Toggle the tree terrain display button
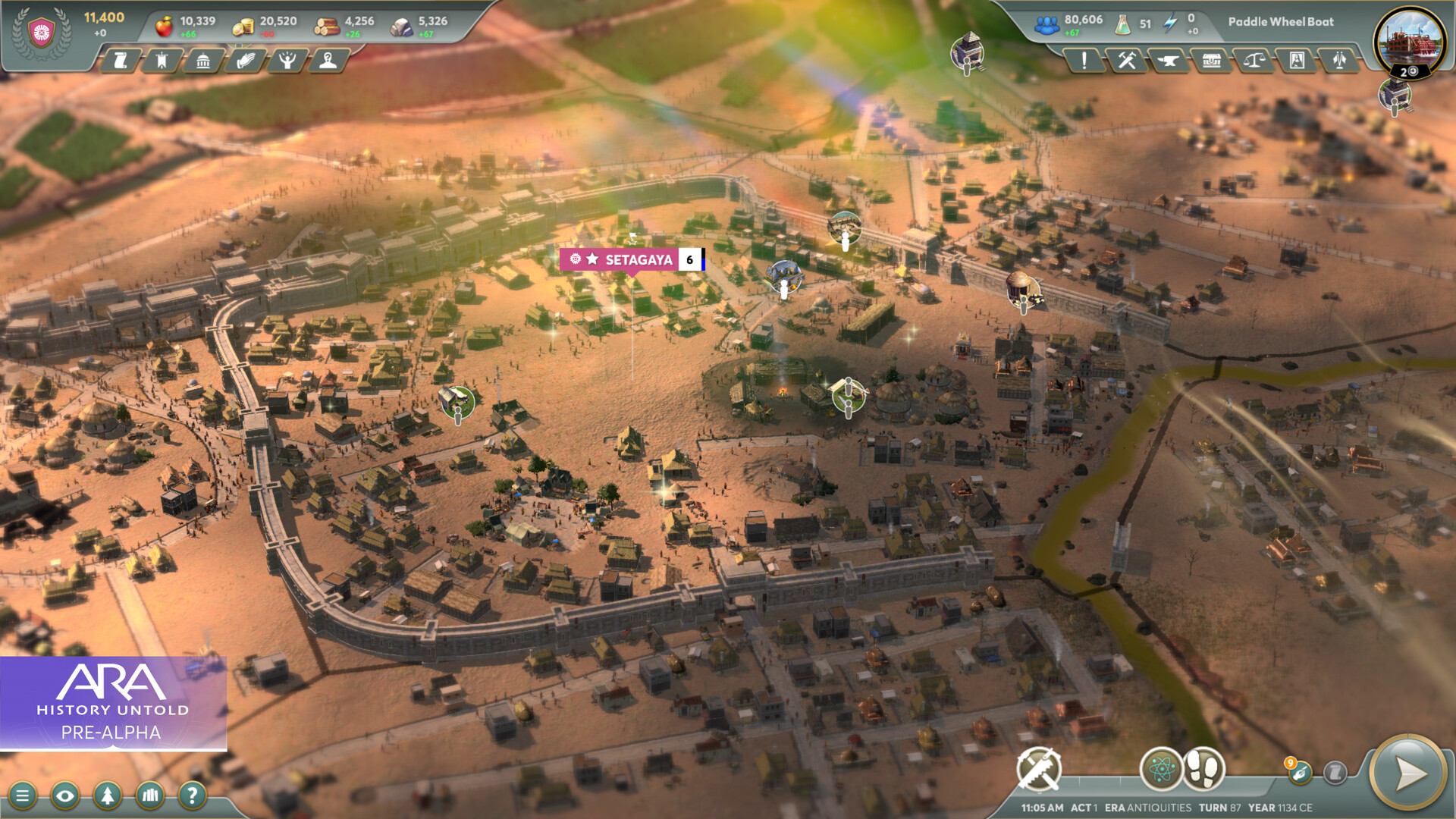1456x819 pixels. coord(108,795)
